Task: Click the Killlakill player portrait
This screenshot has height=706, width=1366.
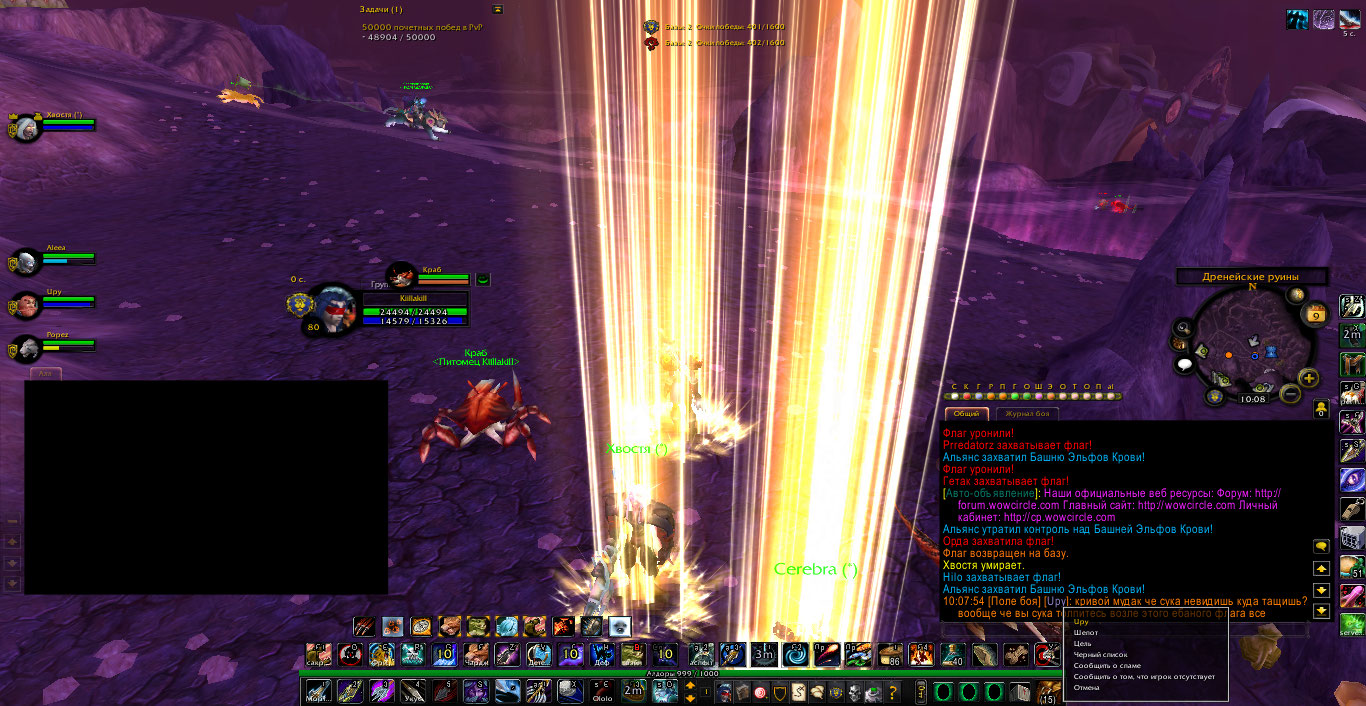Action: point(332,310)
